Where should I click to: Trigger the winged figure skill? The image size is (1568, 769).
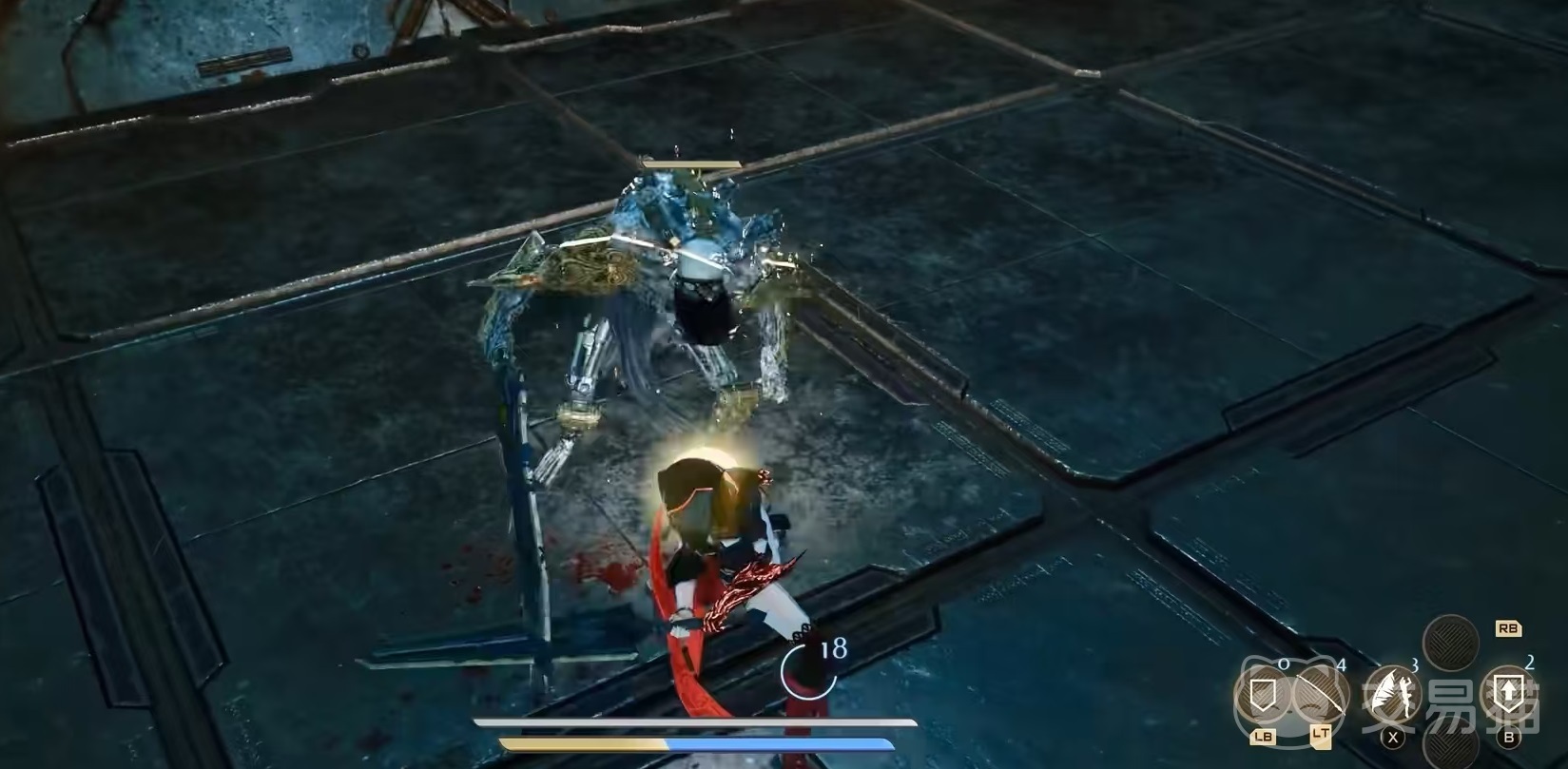1394,695
